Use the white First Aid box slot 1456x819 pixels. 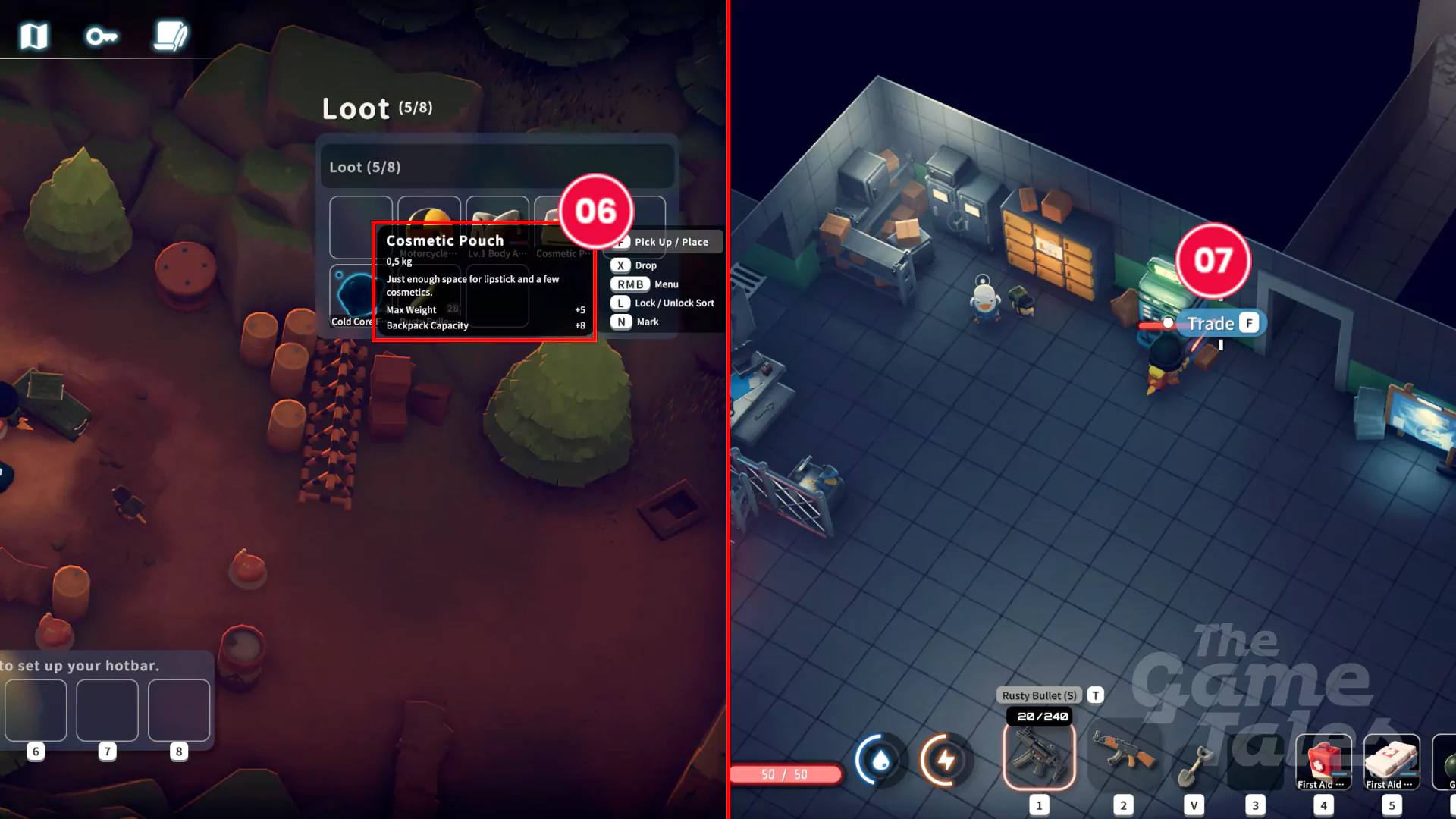click(1392, 761)
